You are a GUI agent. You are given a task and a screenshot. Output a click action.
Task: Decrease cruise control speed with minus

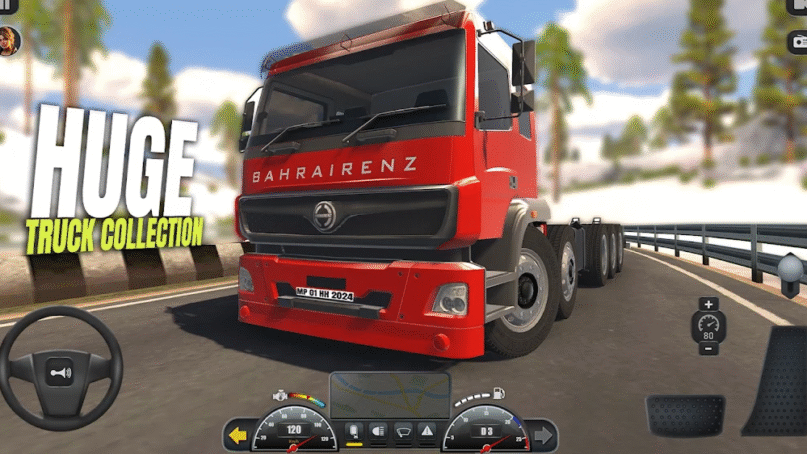(x=709, y=350)
